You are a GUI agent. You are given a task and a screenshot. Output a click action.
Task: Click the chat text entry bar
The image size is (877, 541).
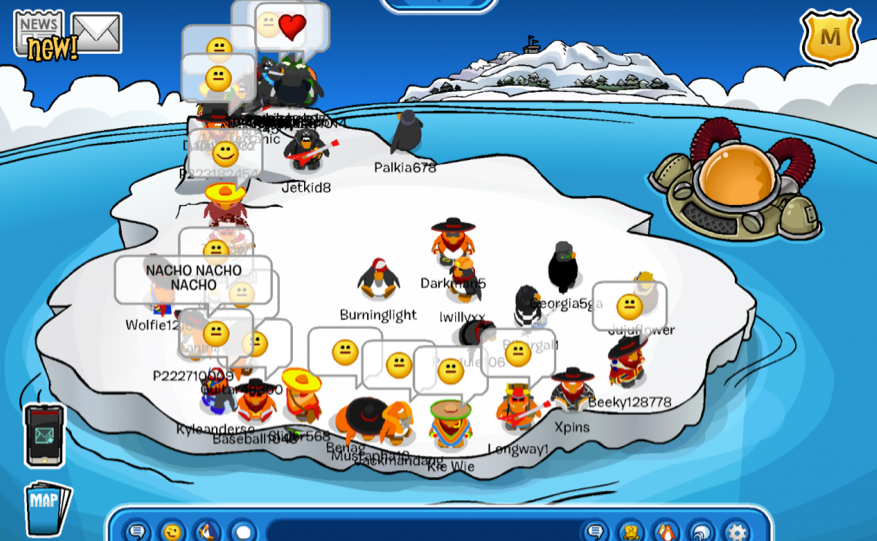[x=420, y=531]
